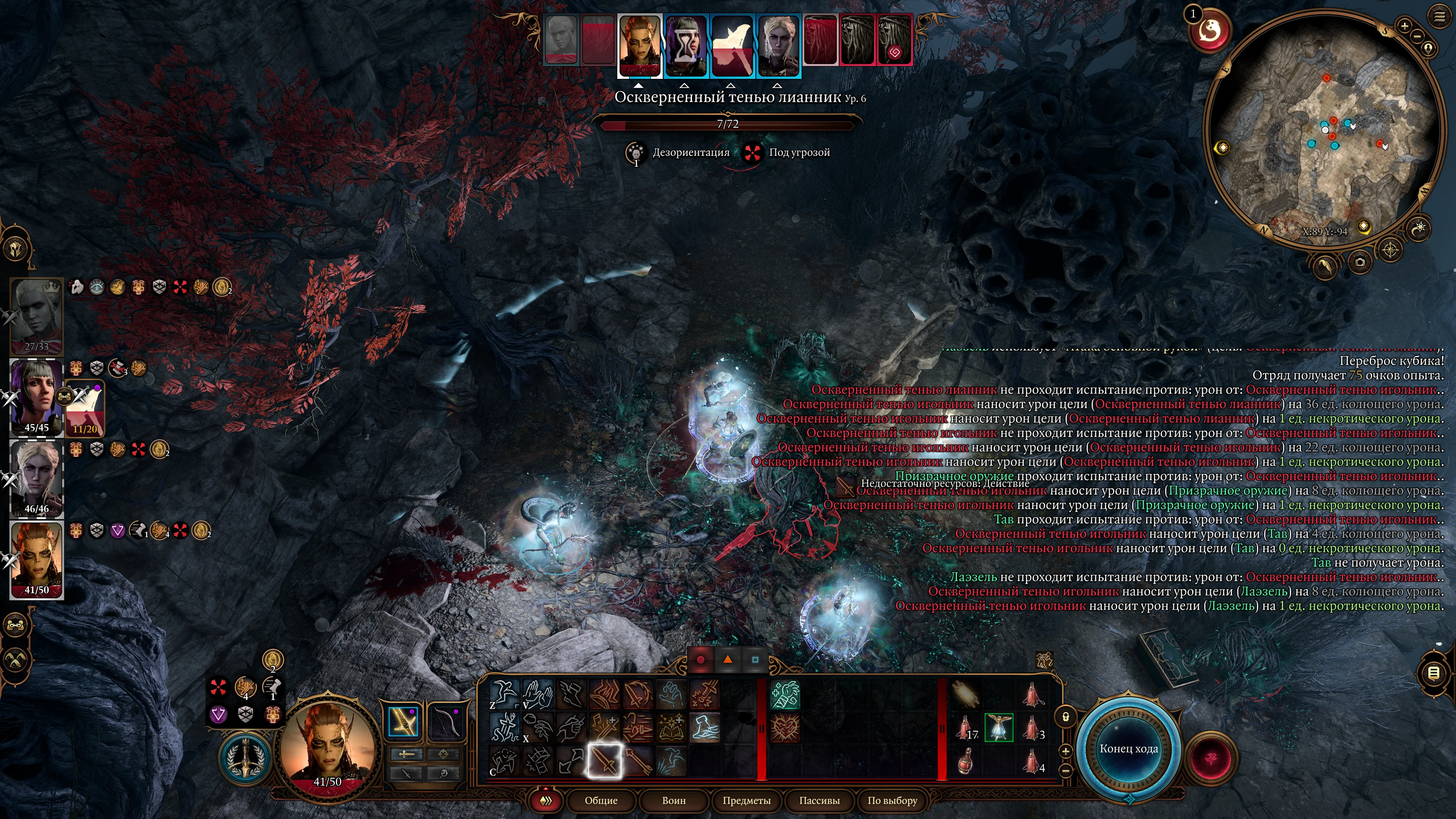Choose the ranged arrow attack icon

point(638,761)
